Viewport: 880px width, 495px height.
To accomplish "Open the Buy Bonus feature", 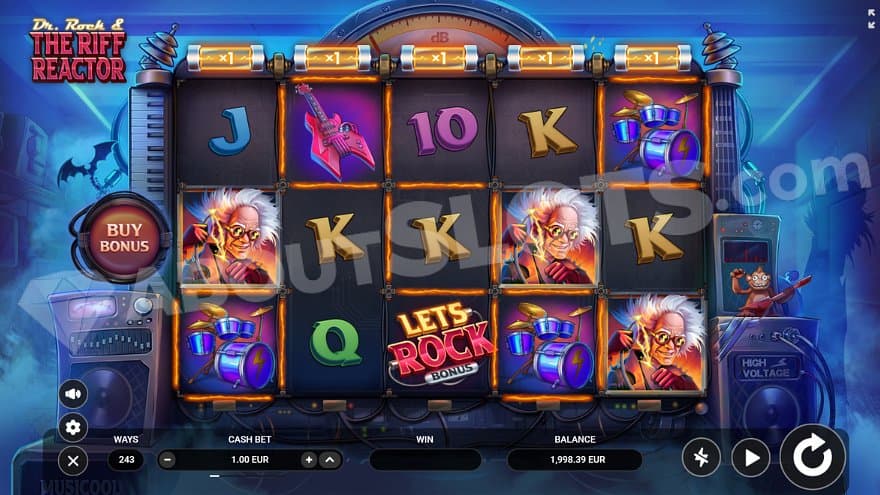I will click(x=127, y=237).
